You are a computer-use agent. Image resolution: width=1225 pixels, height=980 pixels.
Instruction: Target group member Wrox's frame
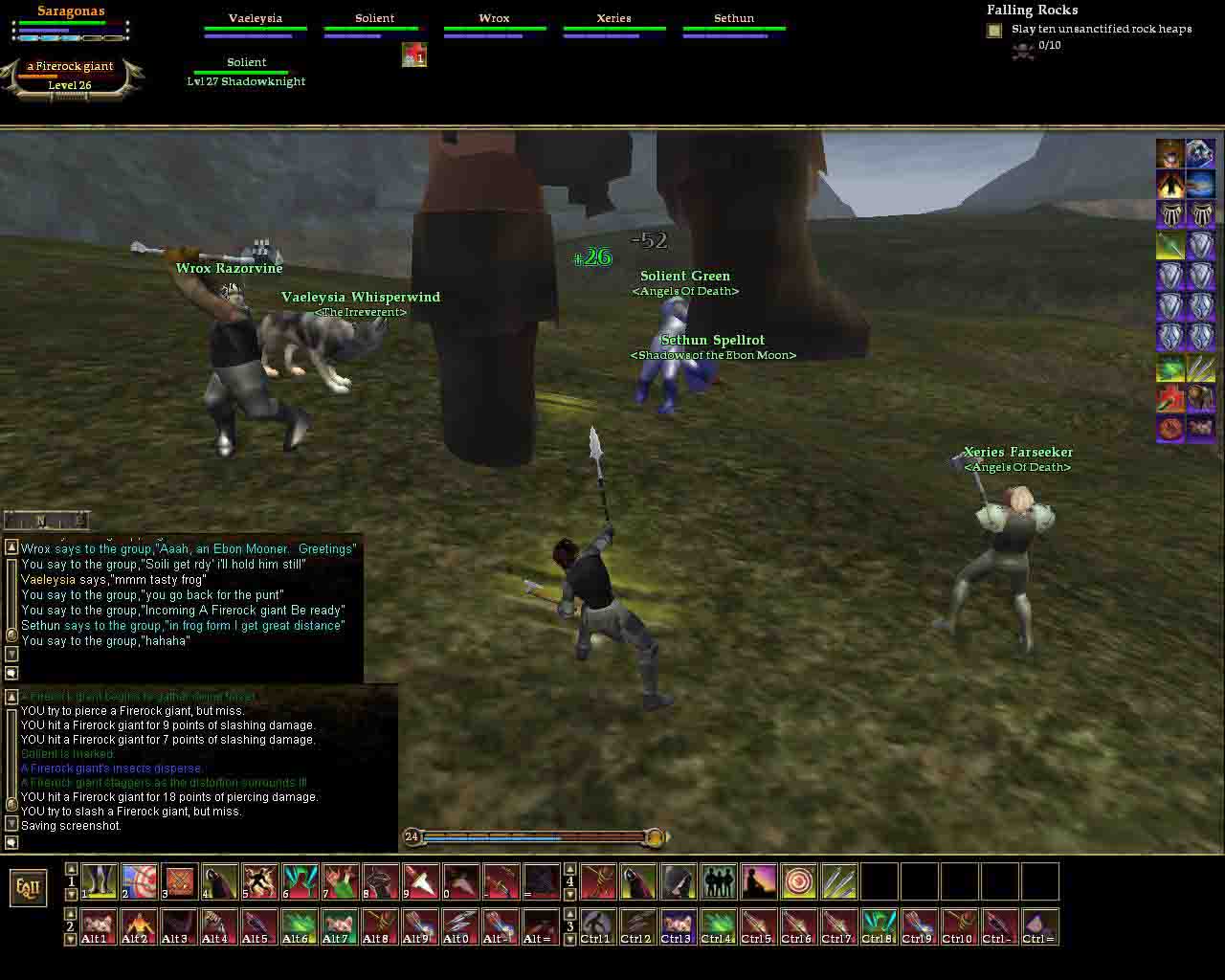[494, 25]
